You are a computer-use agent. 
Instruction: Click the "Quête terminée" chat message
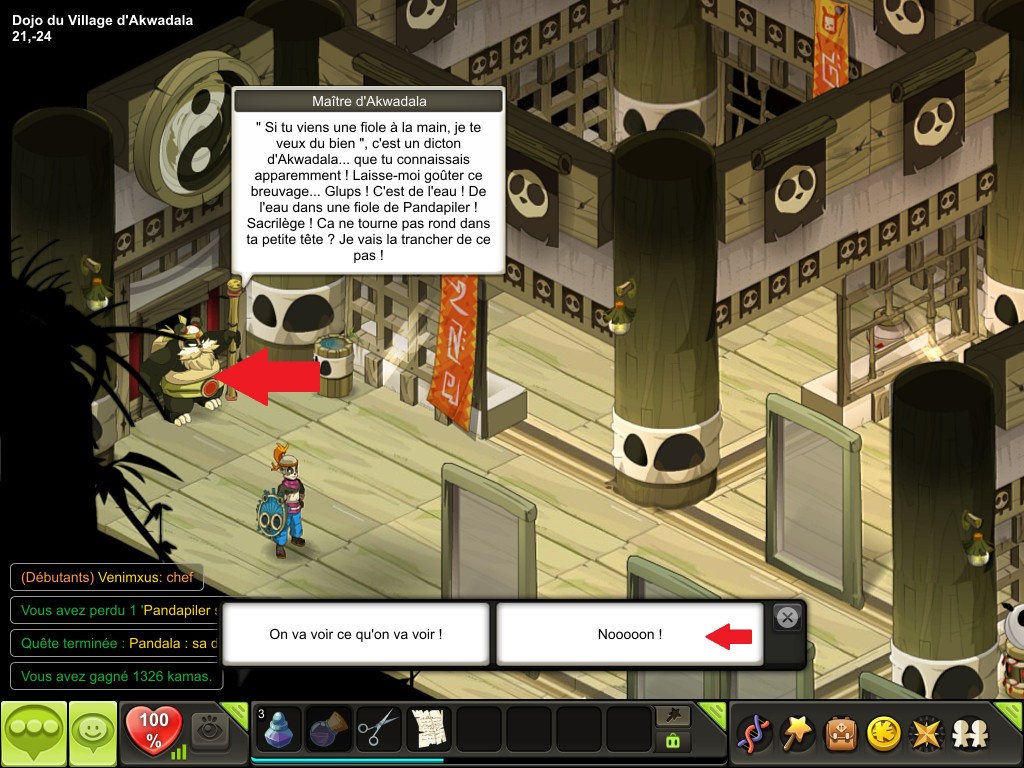(x=115, y=643)
